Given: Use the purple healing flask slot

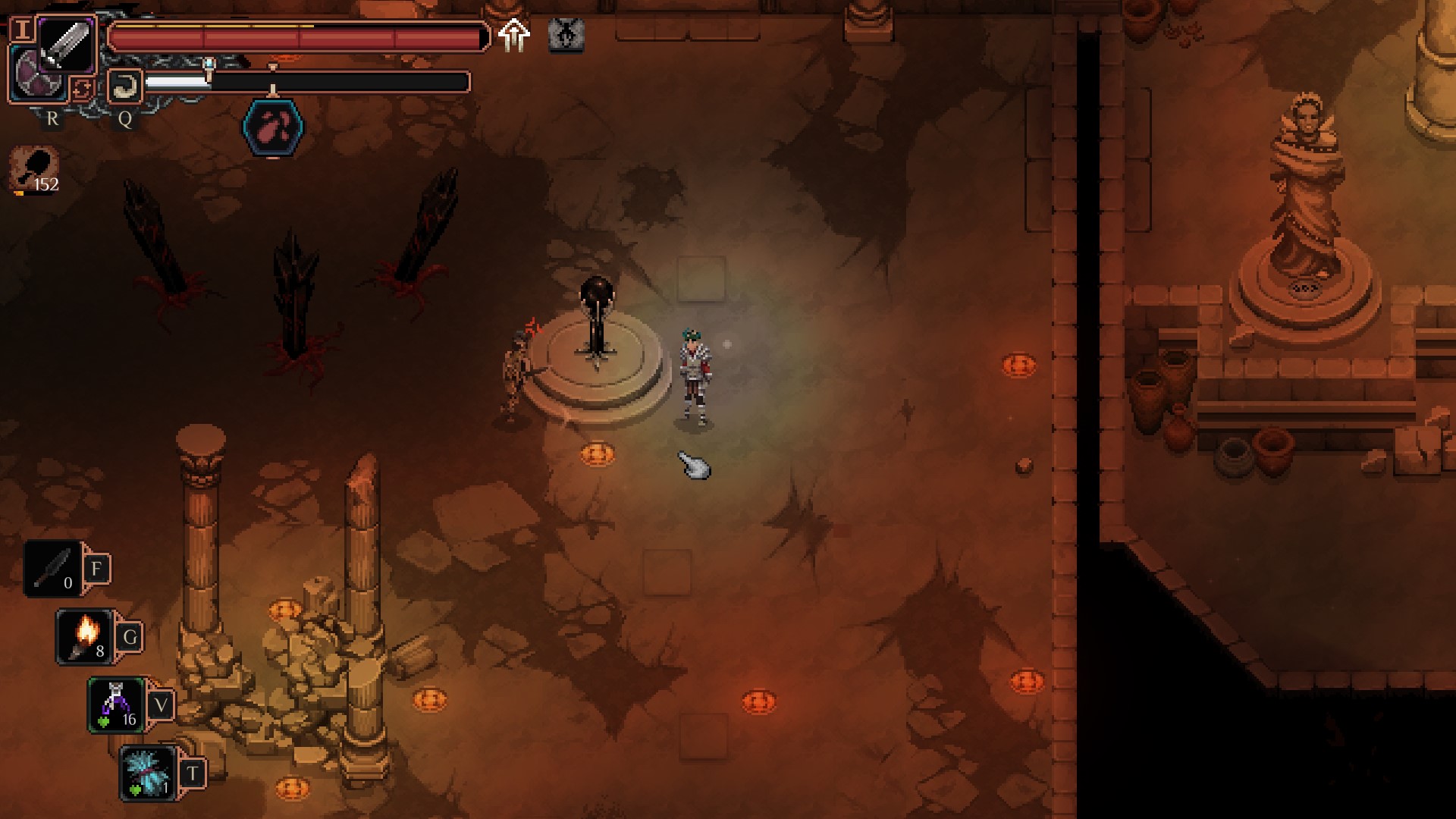Looking at the screenshot, I should [116, 705].
